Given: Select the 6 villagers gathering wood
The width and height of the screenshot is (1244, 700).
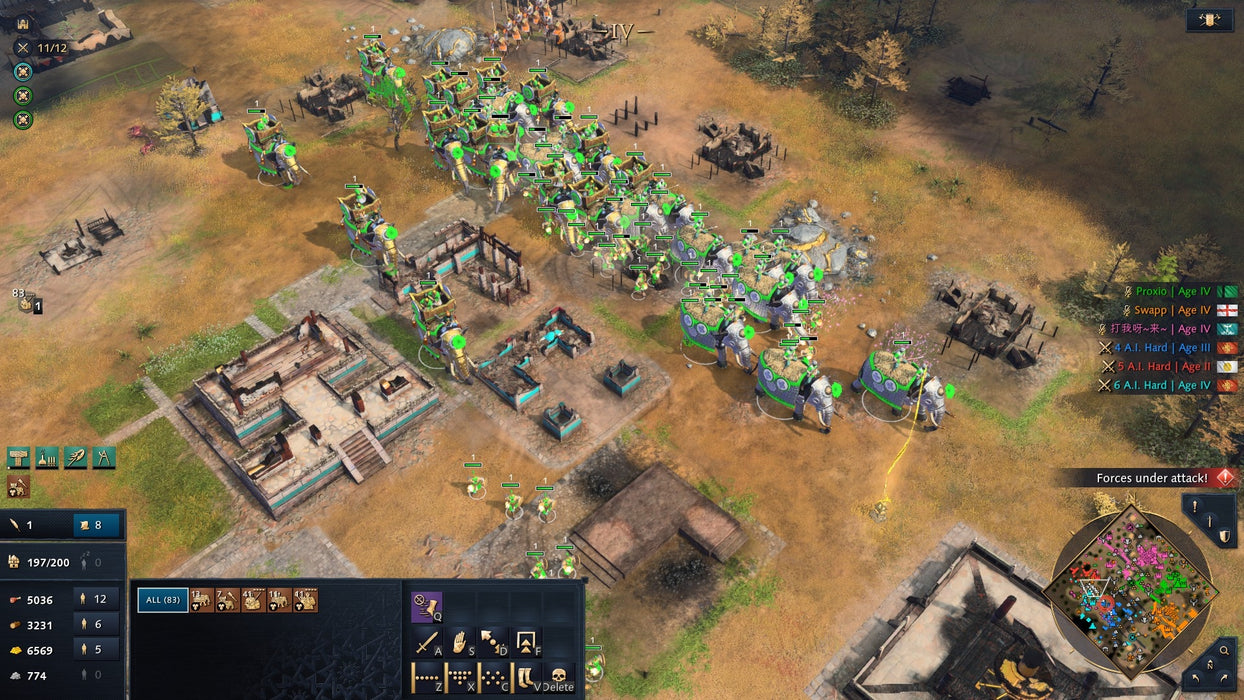Looking at the screenshot, I should pyautogui.click(x=100, y=624).
